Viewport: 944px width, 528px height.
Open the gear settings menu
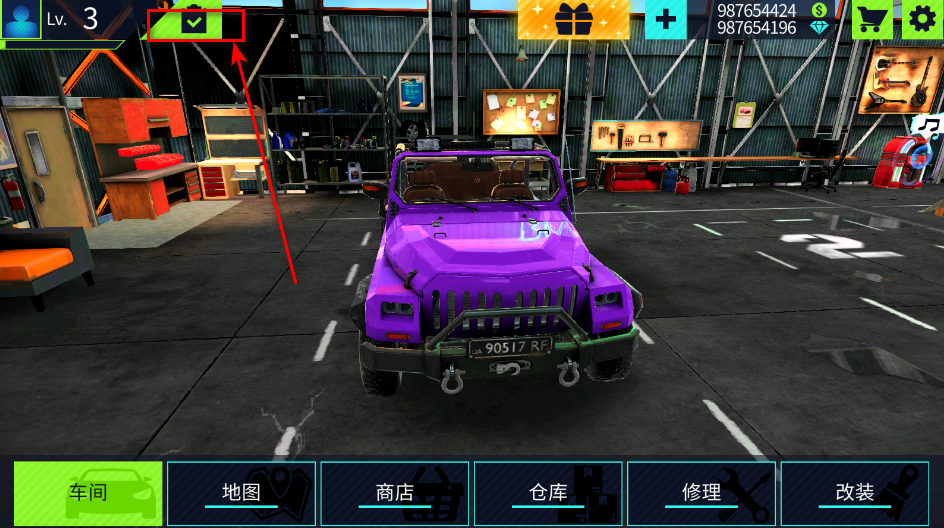pos(922,19)
